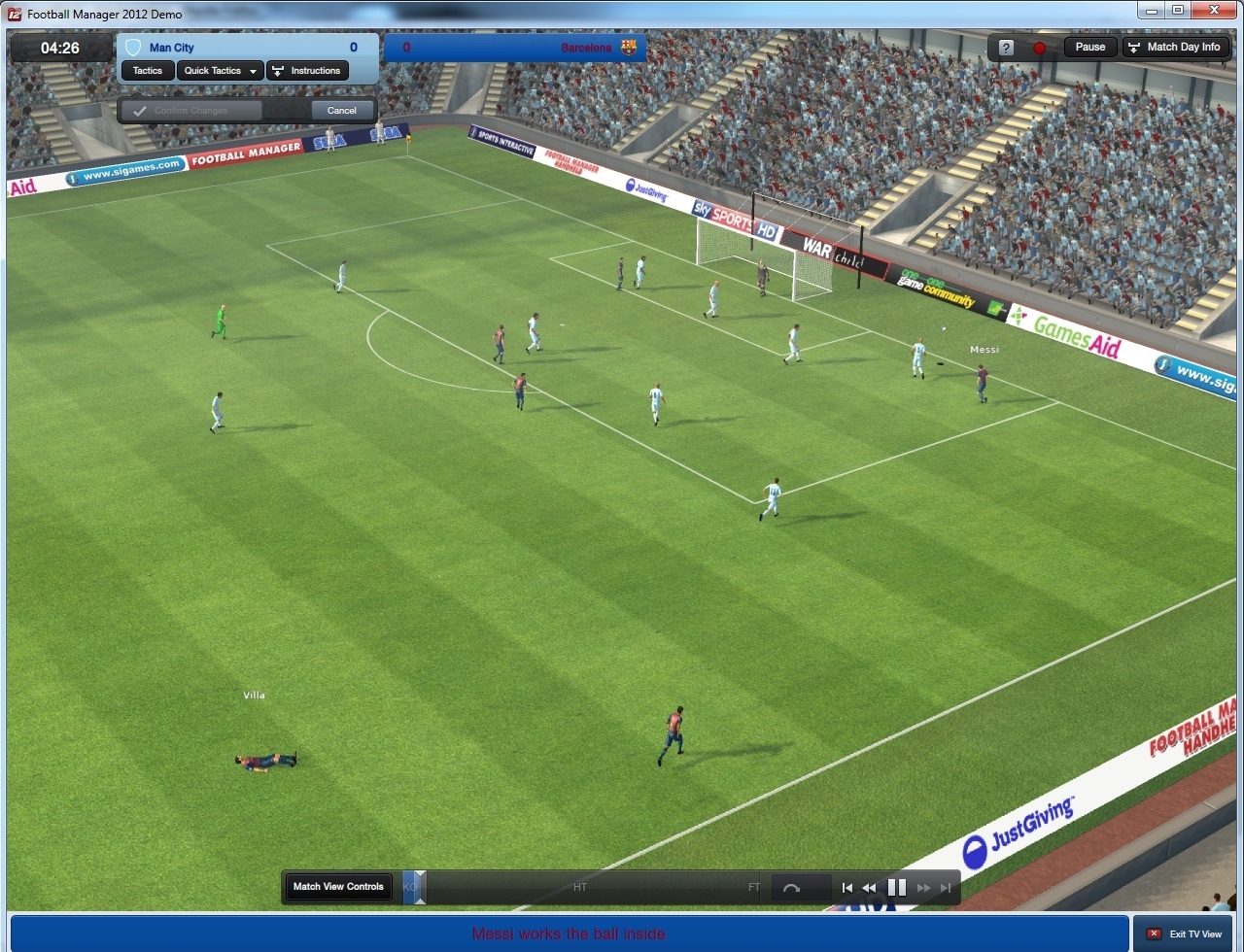1244x952 pixels.
Task: Open Match View Controls
Action: (337, 887)
